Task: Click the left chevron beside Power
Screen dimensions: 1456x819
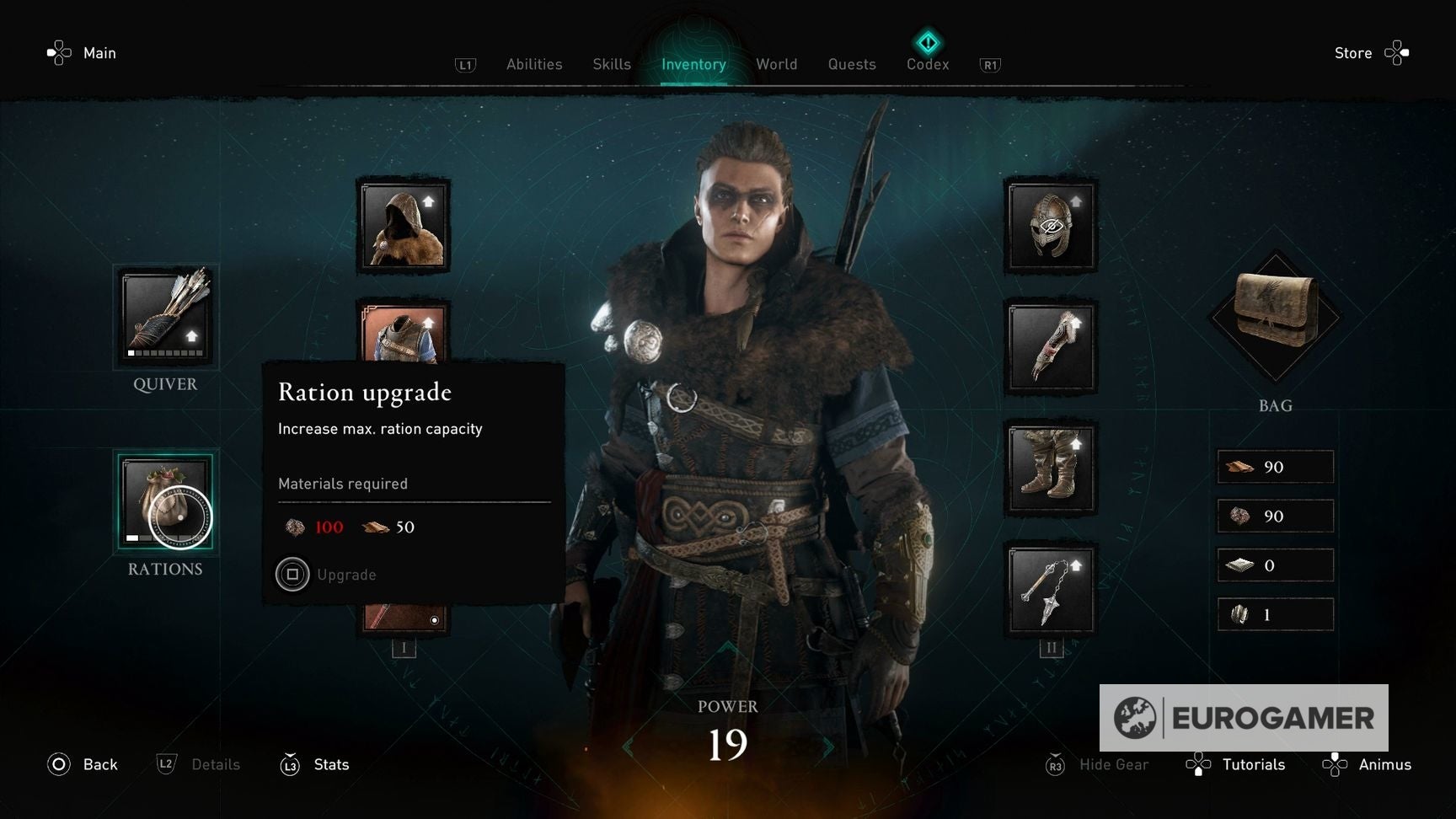Action: click(x=628, y=745)
